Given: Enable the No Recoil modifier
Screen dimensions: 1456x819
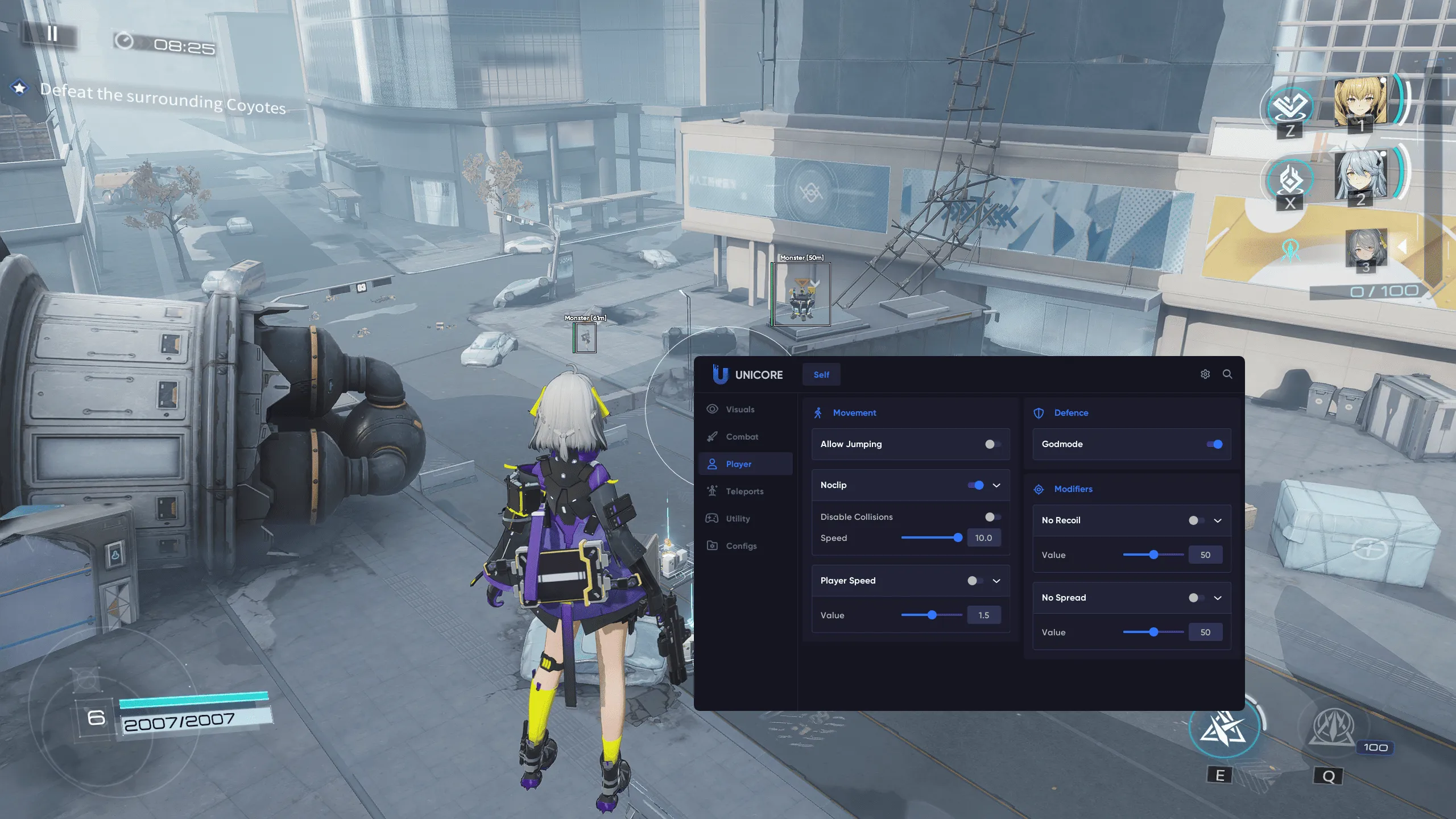Looking at the screenshot, I should (x=1196, y=520).
